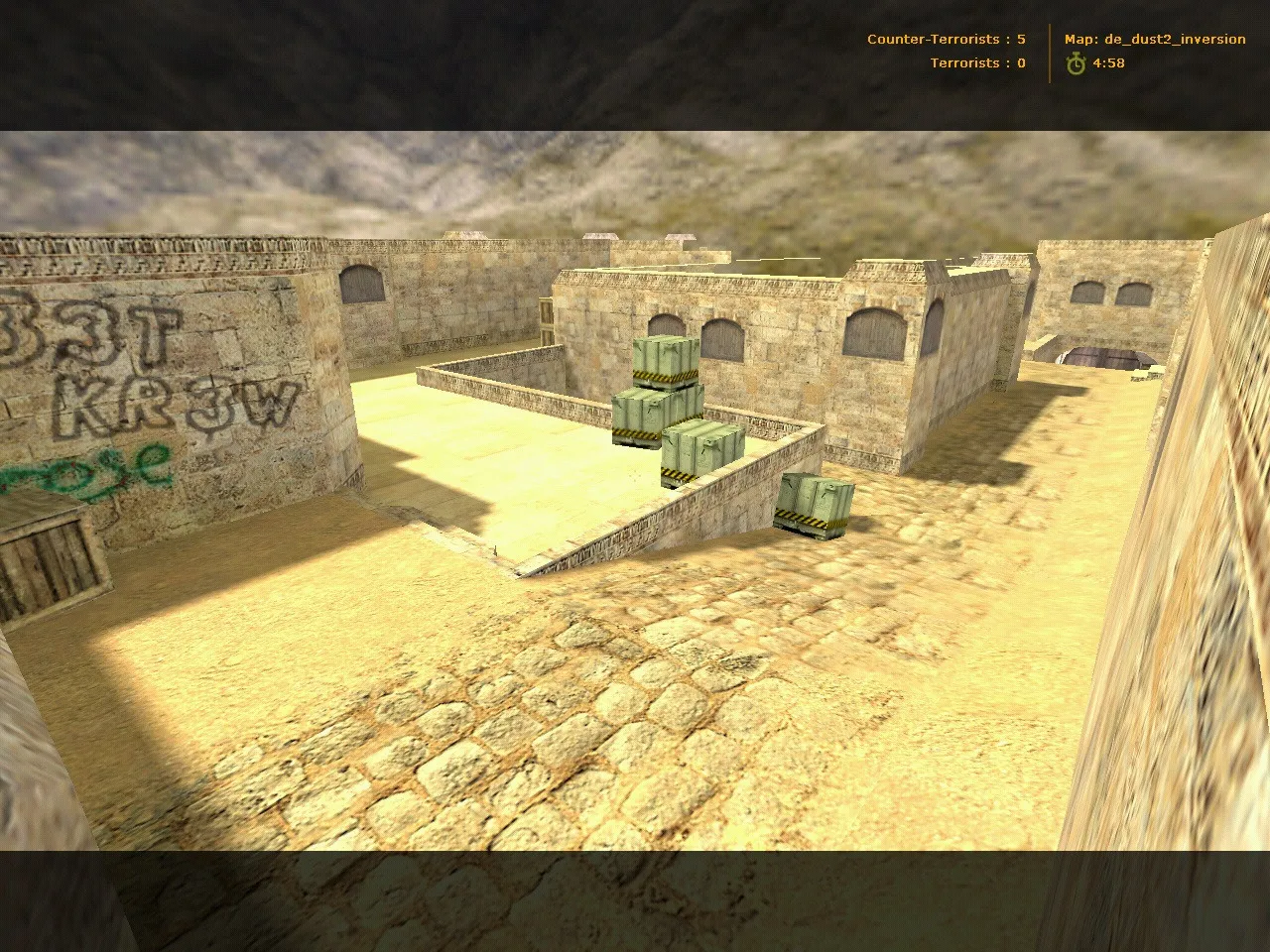Select the round timer showing 4:58
Screen dimensions: 1270x952
(x=1109, y=62)
